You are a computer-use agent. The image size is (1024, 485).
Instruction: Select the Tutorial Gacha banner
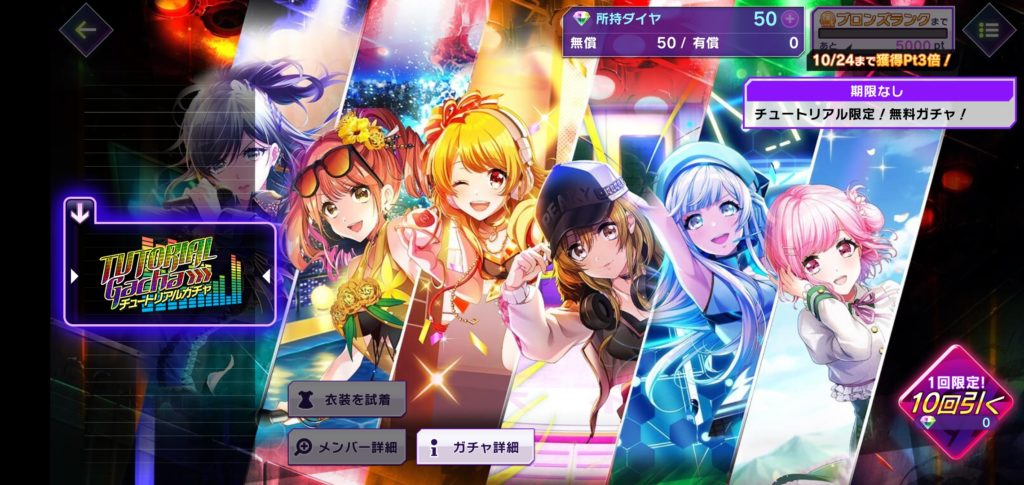168,274
